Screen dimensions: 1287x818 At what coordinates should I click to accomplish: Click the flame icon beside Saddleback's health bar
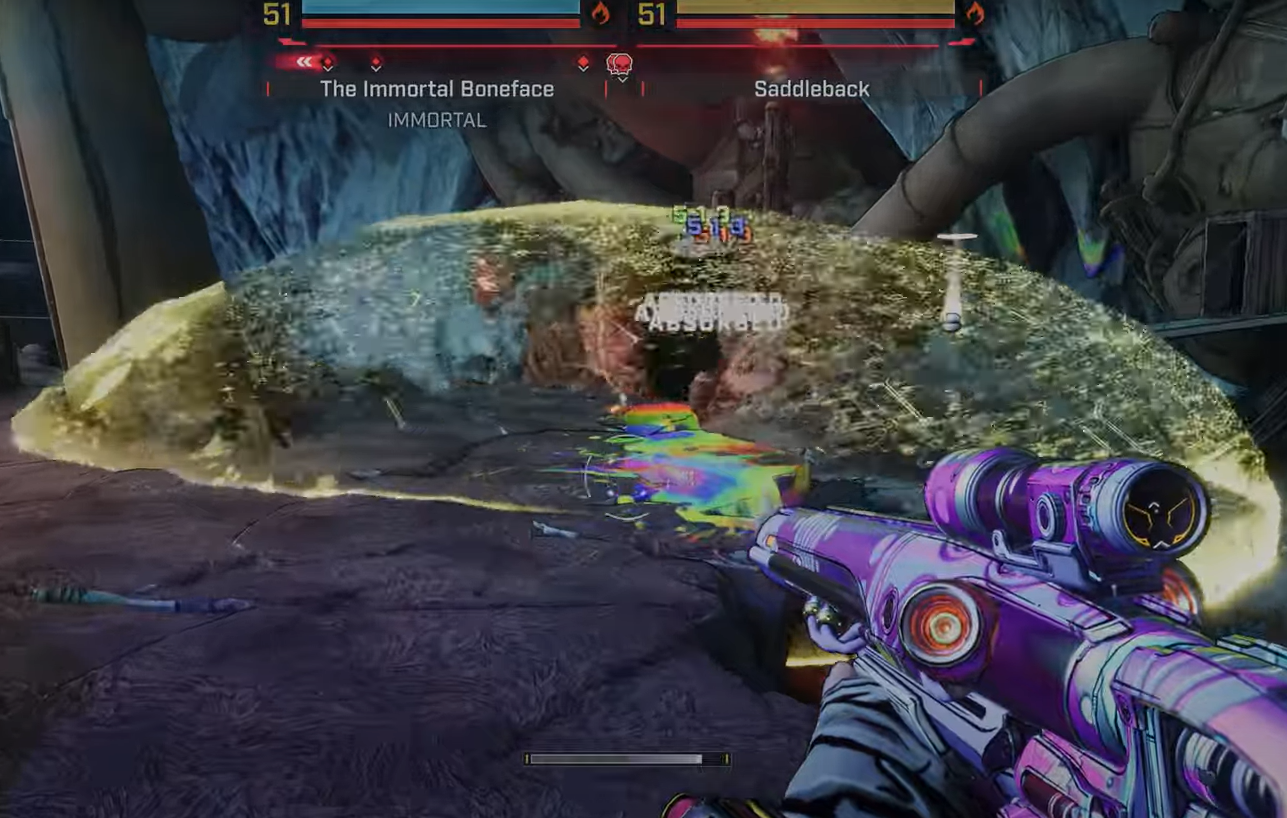pyautogui.click(x=975, y=13)
